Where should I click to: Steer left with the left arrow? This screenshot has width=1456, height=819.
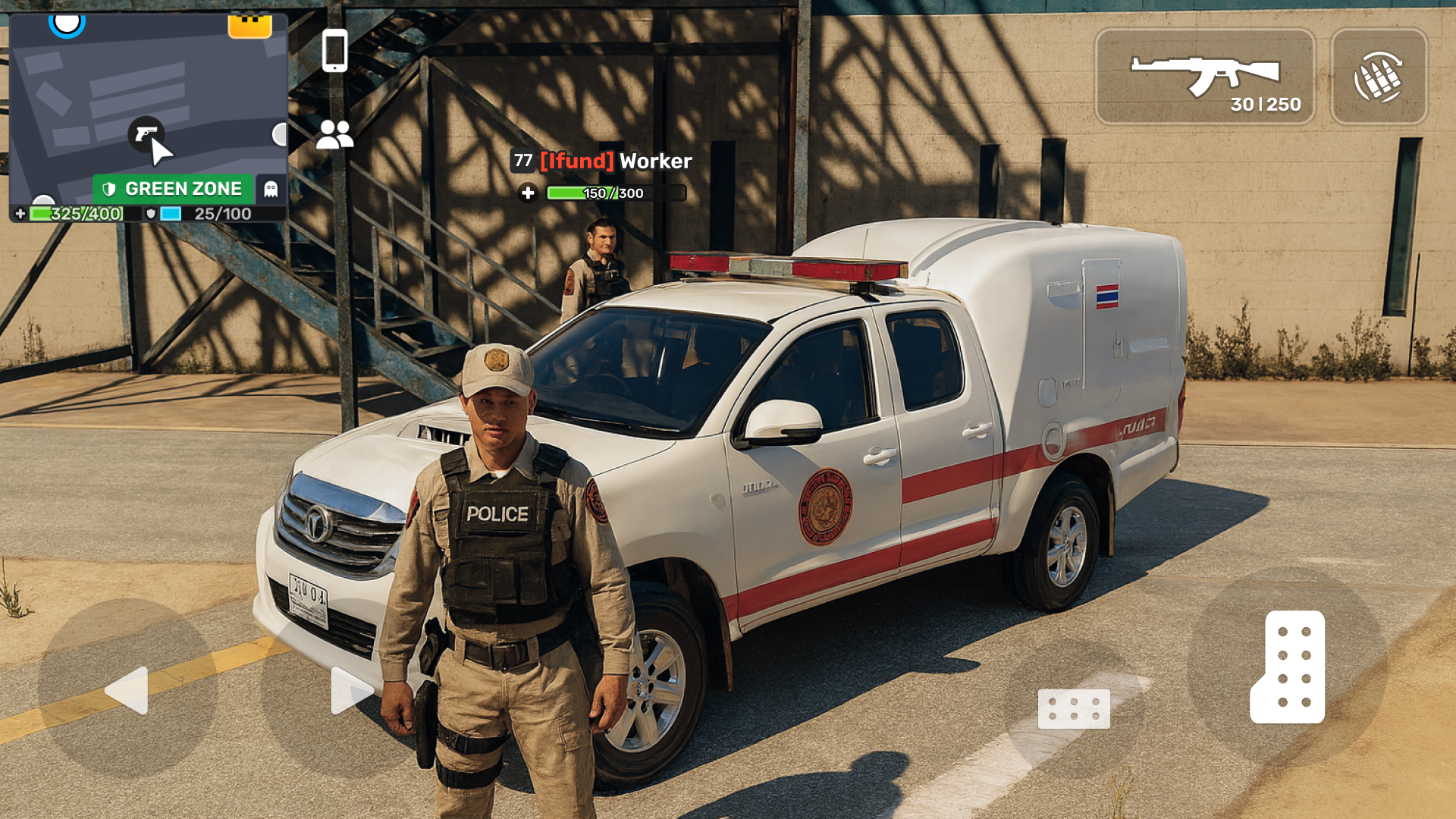click(x=127, y=690)
